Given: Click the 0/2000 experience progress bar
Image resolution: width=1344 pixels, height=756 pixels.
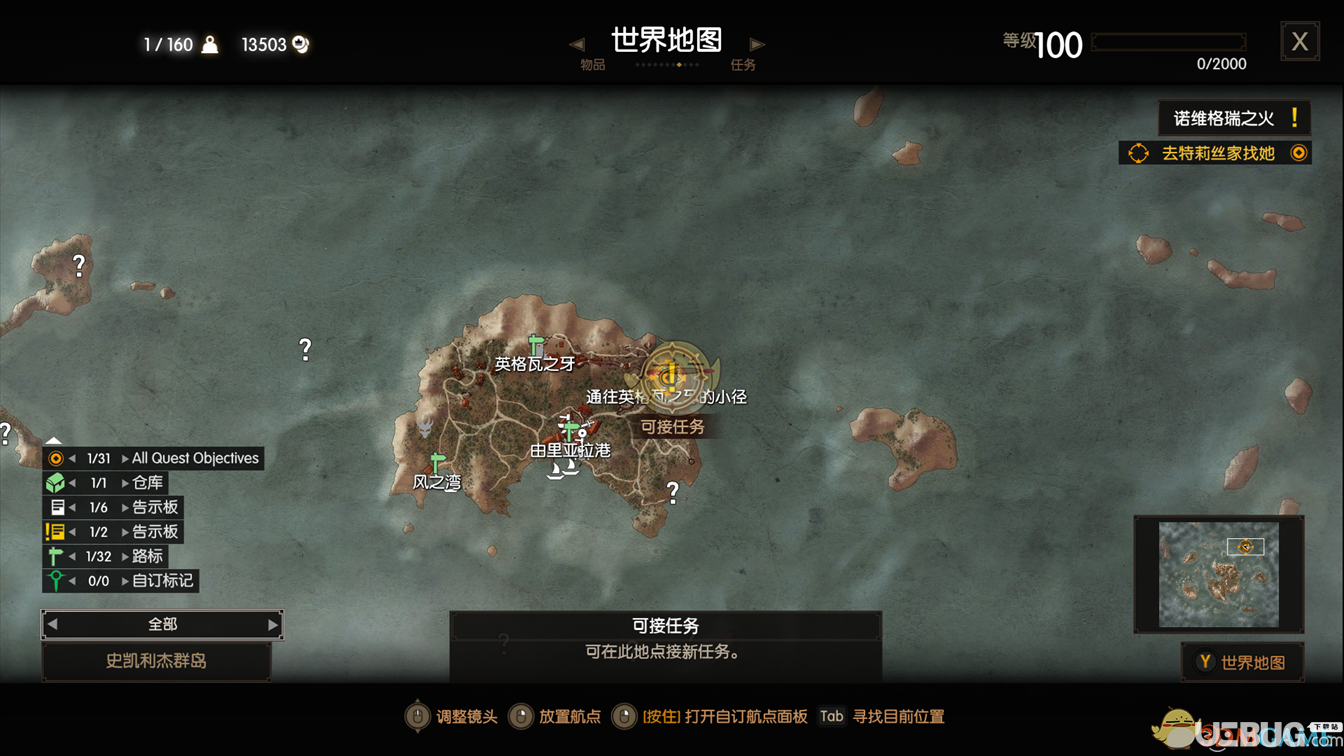Looking at the screenshot, I should [x=1168, y=44].
